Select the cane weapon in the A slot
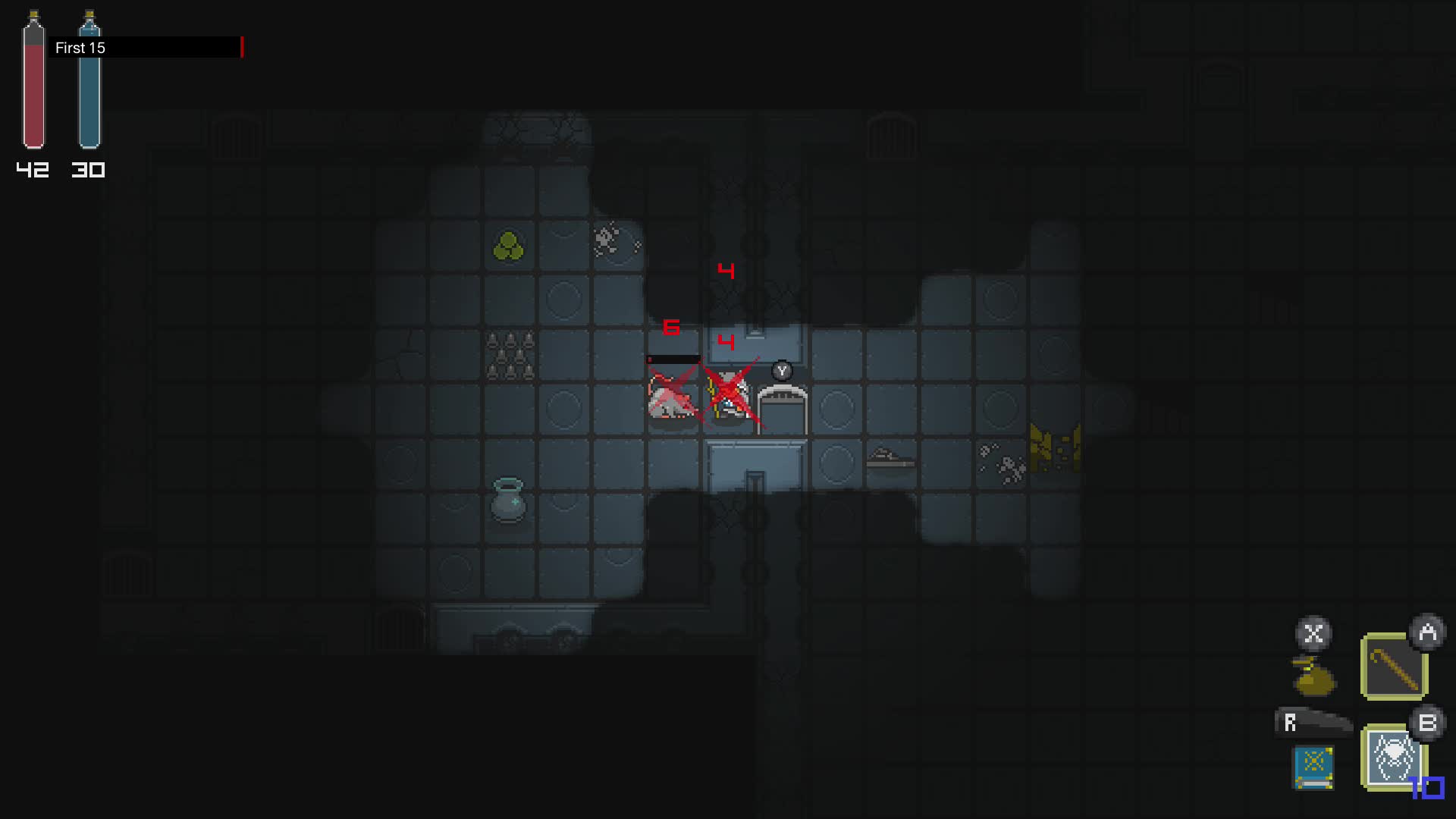Viewport: 1456px width, 819px height. (1394, 662)
